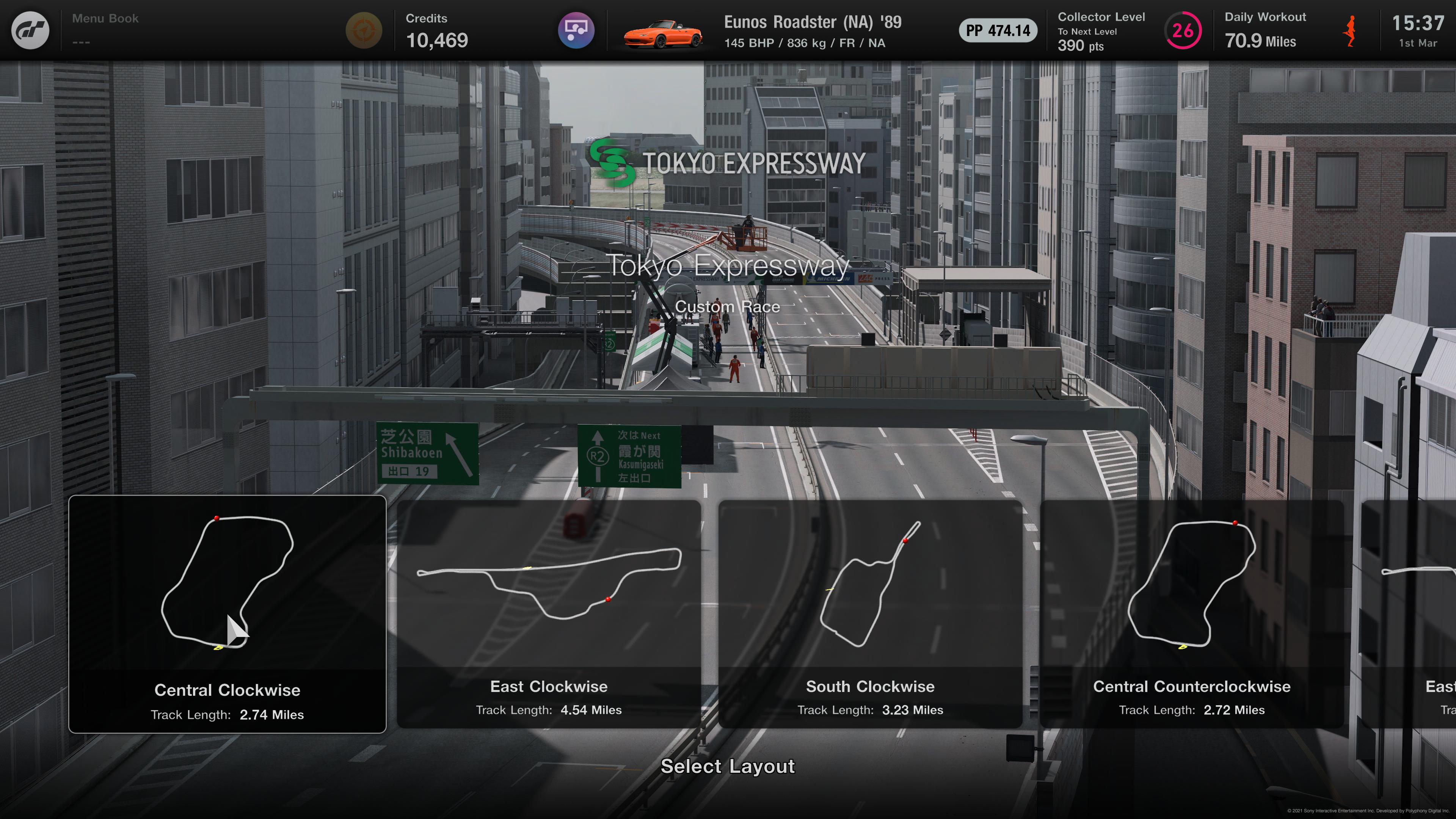
Task: Click the PP 474.14 badge
Action: tap(998, 31)
